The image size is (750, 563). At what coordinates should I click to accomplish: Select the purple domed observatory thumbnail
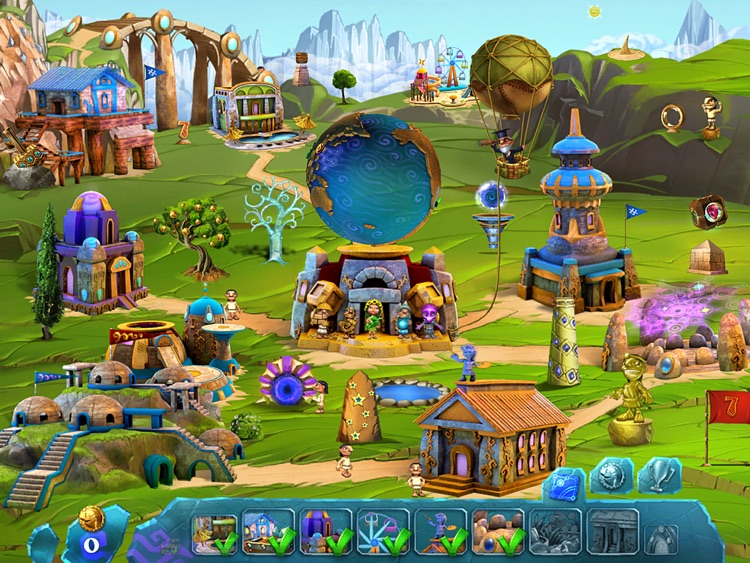tap(327, 533)
